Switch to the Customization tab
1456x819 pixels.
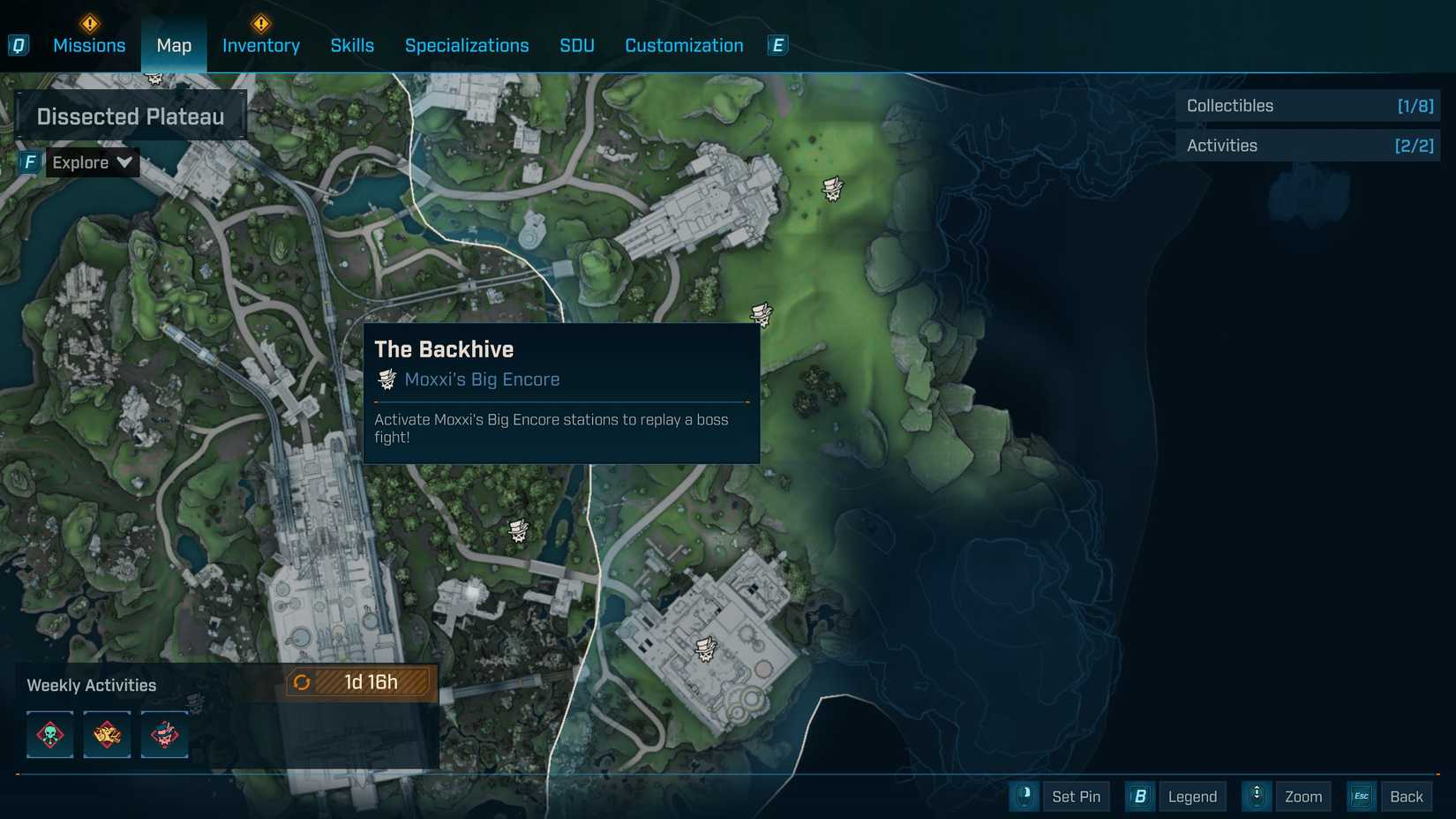coord(684,46)
